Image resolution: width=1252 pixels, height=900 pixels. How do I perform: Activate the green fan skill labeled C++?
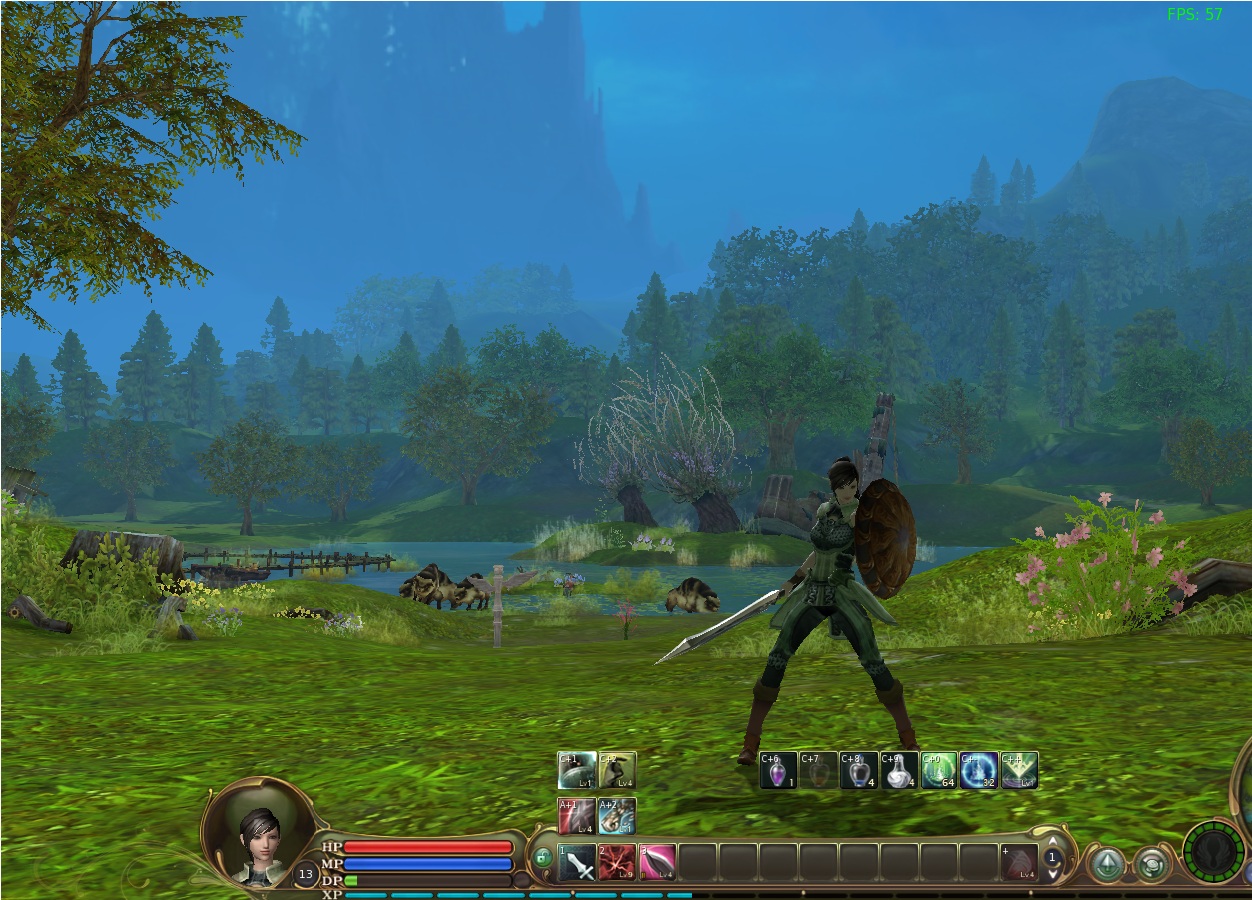pyautogui.click(x=1019, y=770)
